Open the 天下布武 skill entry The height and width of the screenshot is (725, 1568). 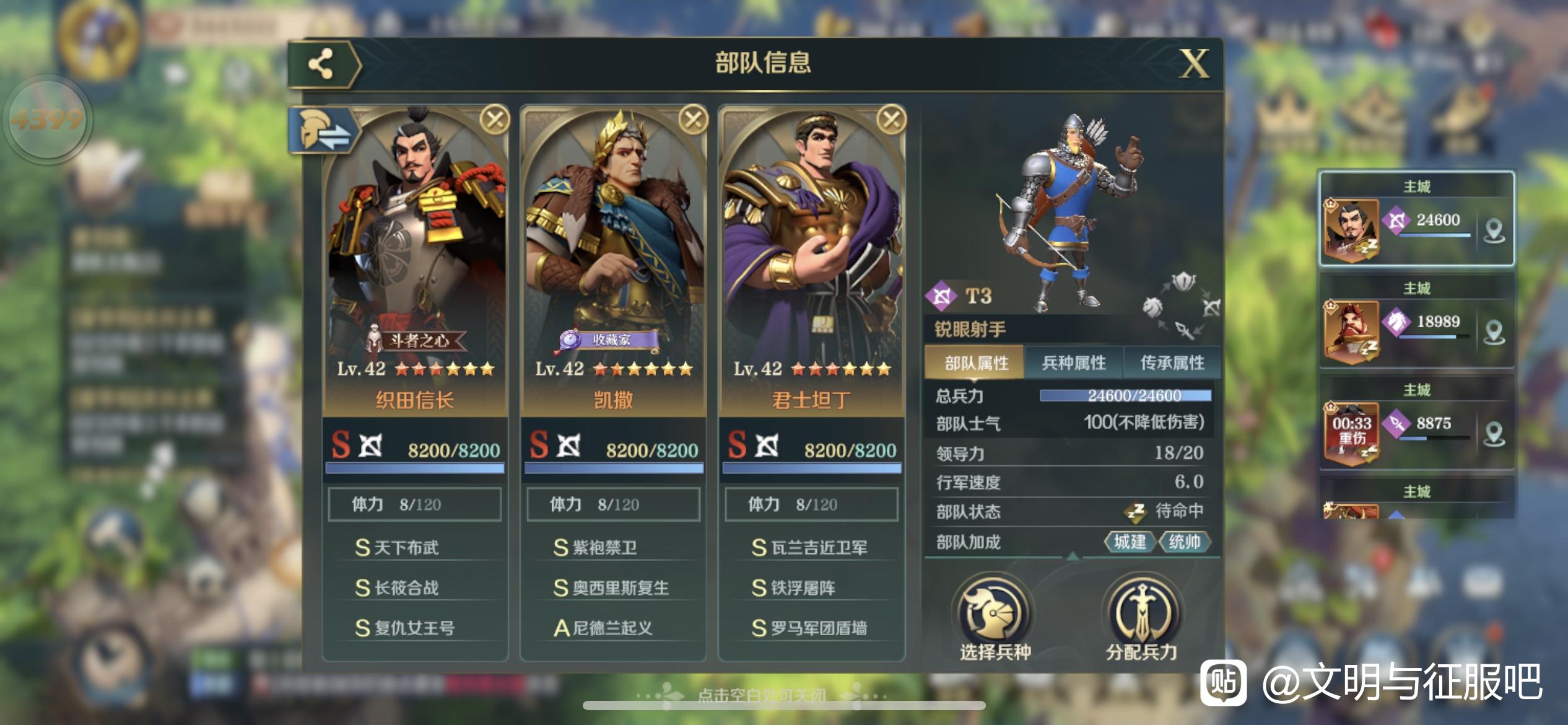406,548
